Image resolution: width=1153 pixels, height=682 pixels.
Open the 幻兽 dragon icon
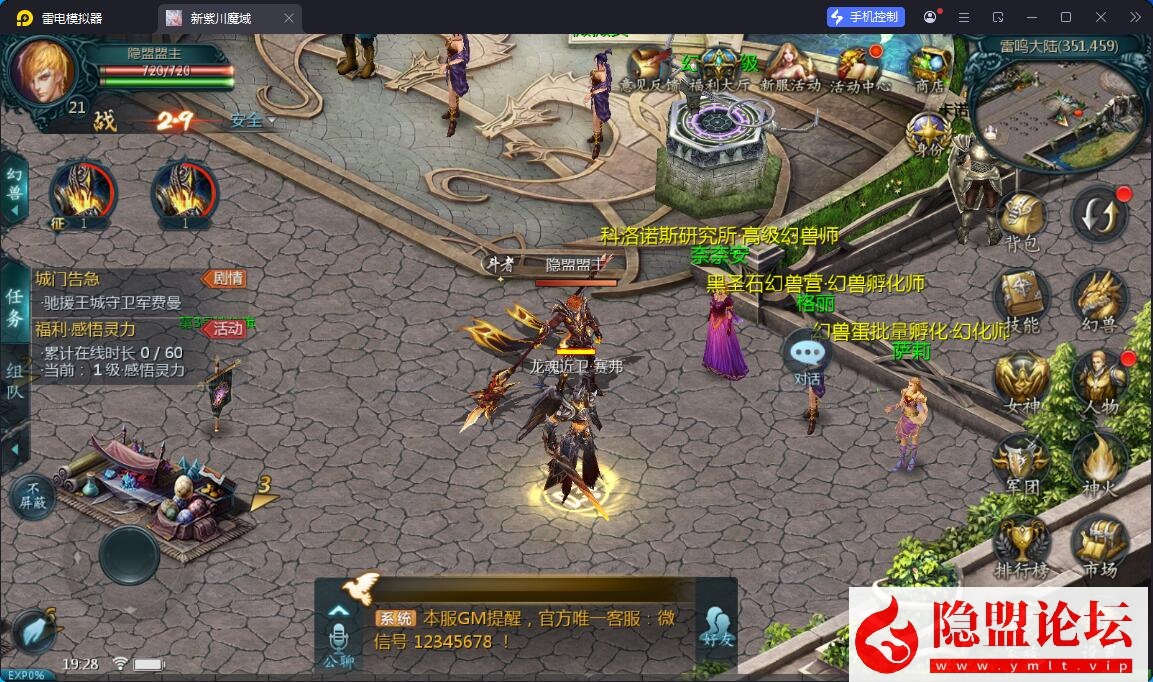1100,300
